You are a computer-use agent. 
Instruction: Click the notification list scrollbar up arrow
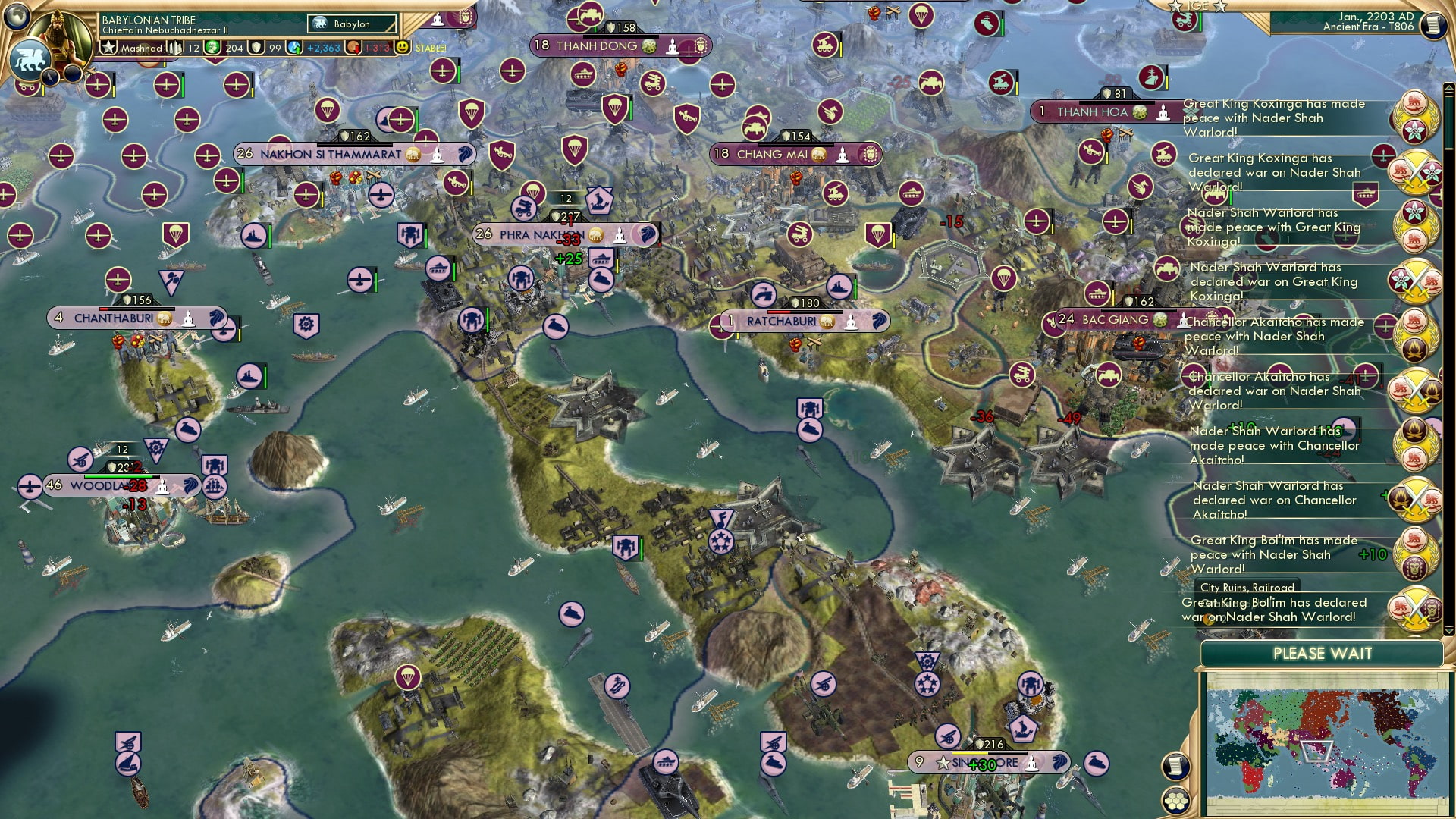(1449, 87)
